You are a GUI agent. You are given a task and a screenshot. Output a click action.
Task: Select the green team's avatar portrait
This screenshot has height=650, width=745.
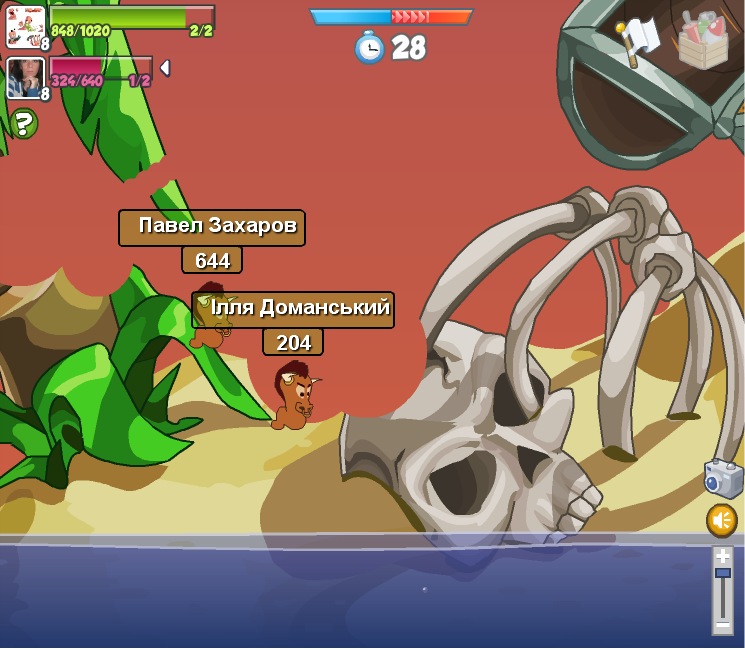(x=25, y=26)
